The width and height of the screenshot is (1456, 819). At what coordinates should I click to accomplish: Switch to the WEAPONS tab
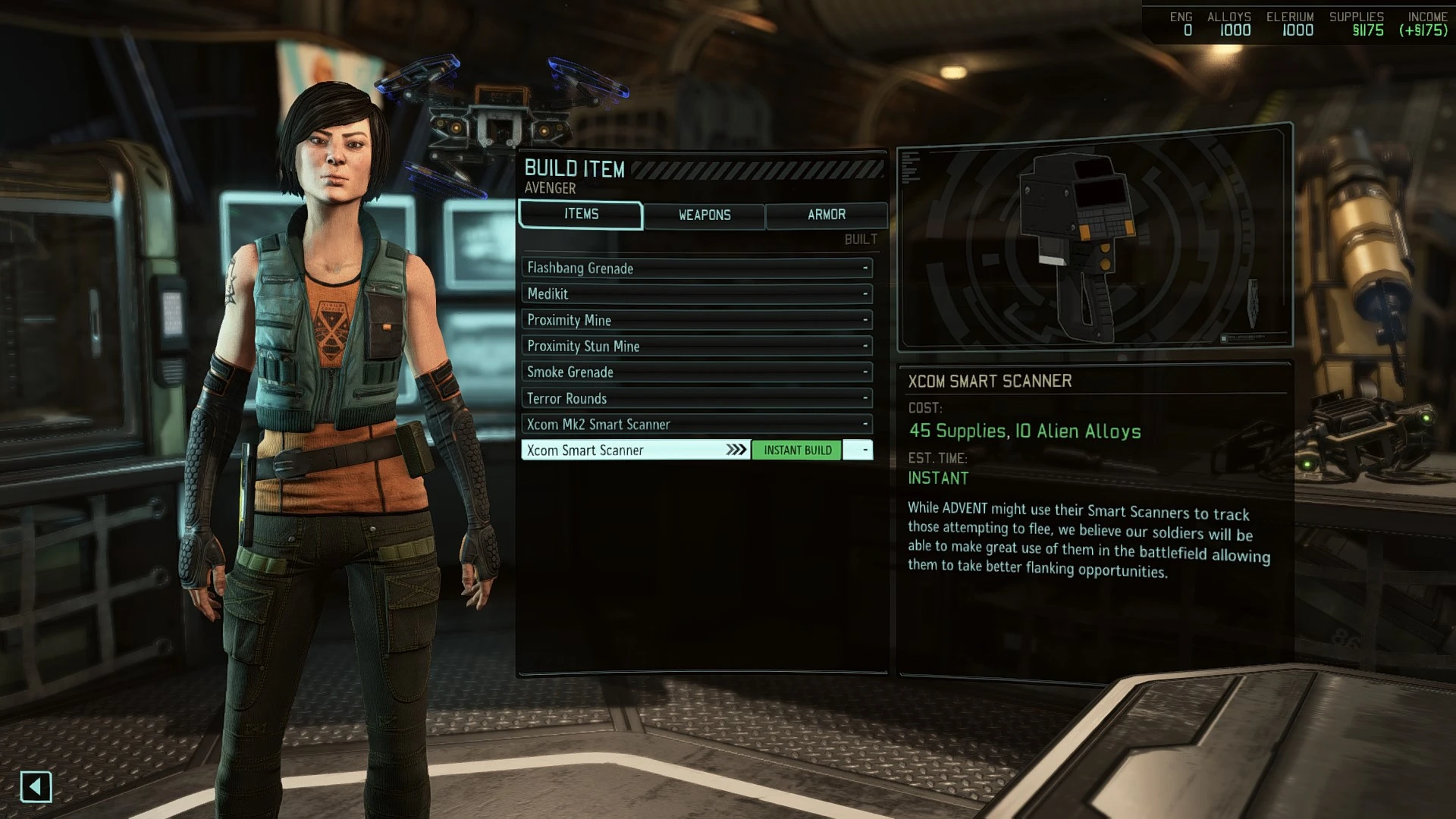pyautogui.click(x=704, y=215)
